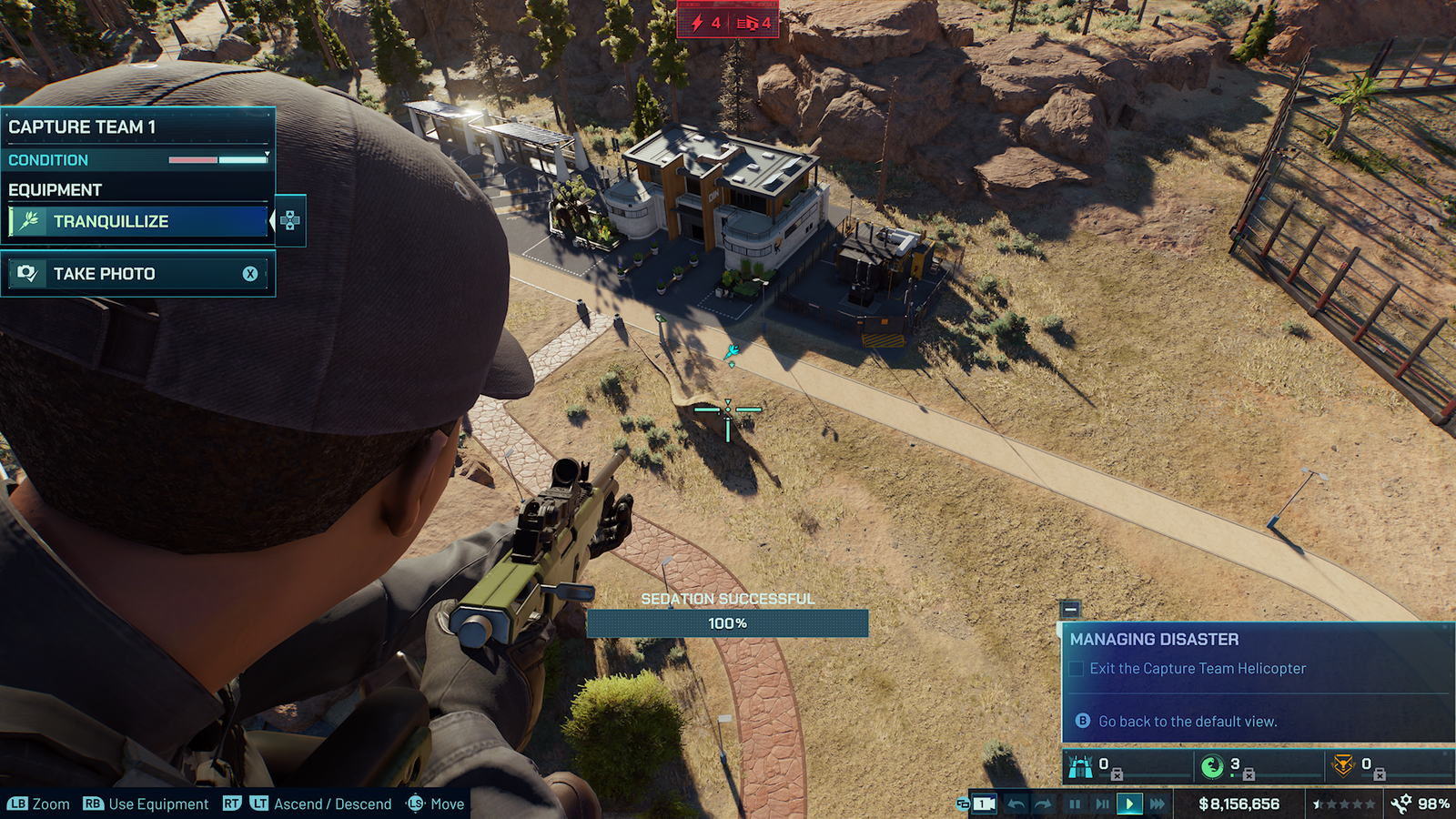
Task: Open the camera mode button
Action: (x=984, y=804)
